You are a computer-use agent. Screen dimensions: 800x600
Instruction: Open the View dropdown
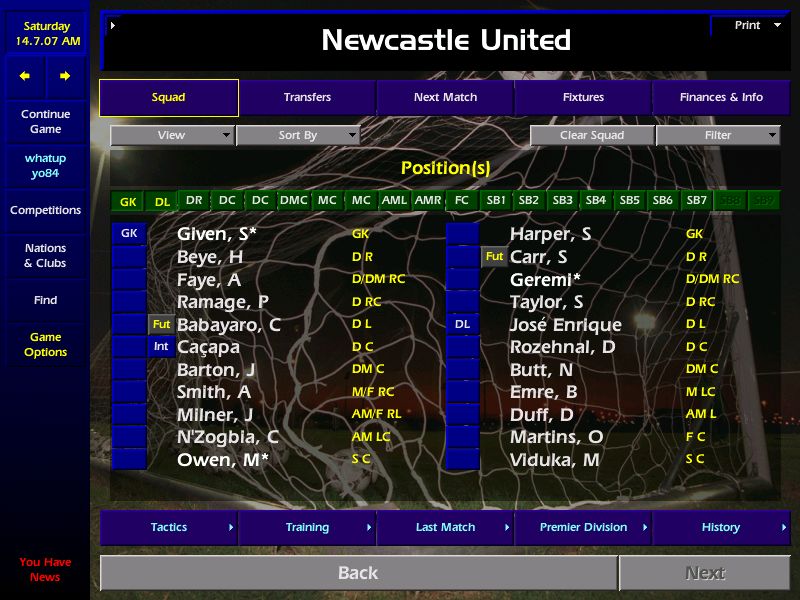coord(172,135)
